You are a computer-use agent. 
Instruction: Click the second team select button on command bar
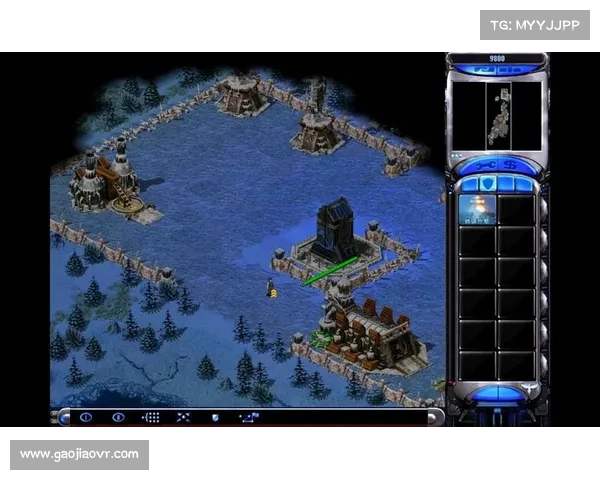tap(119, 417)
